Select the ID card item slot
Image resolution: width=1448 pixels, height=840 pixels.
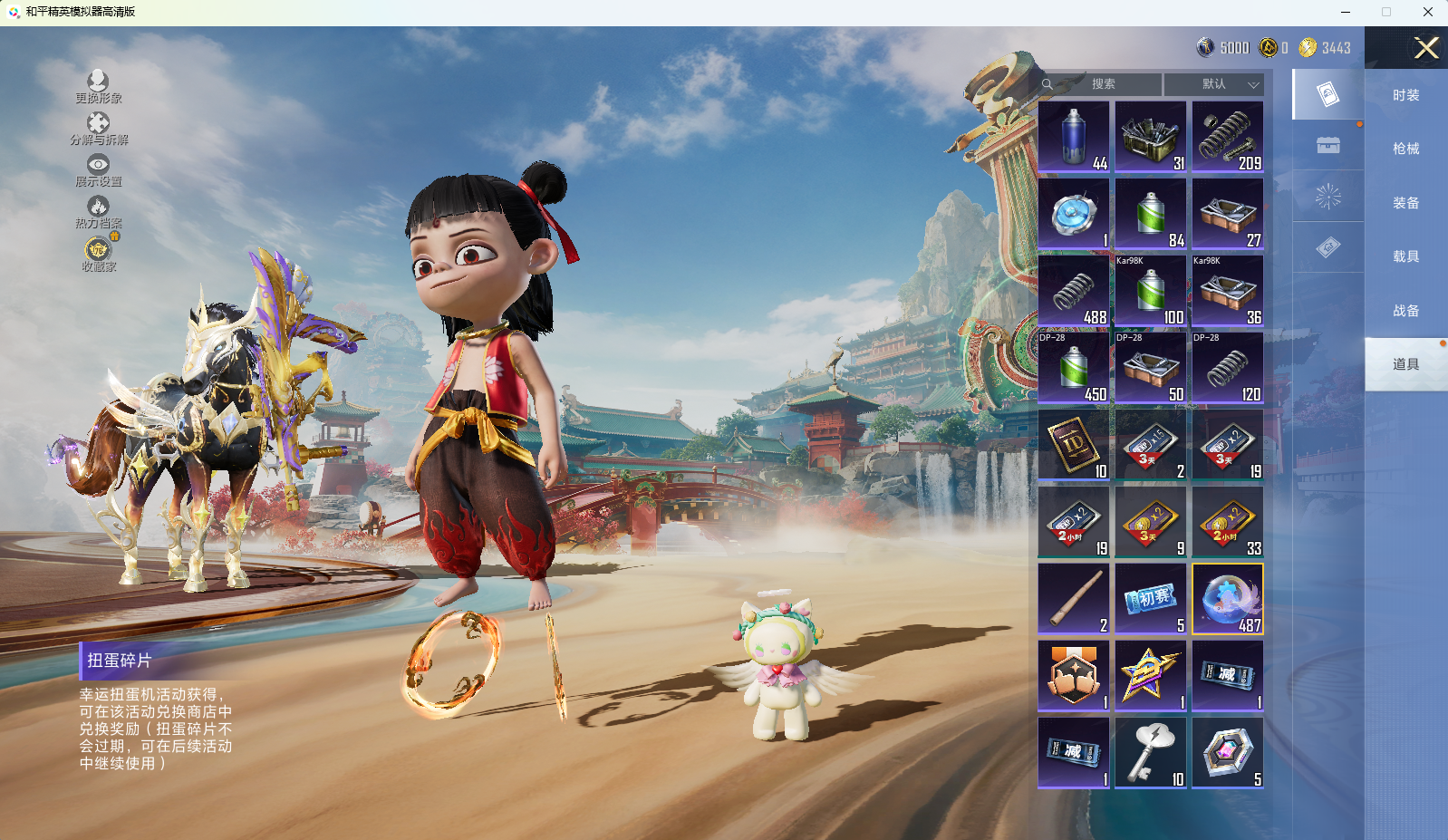tap(1074, 445)
